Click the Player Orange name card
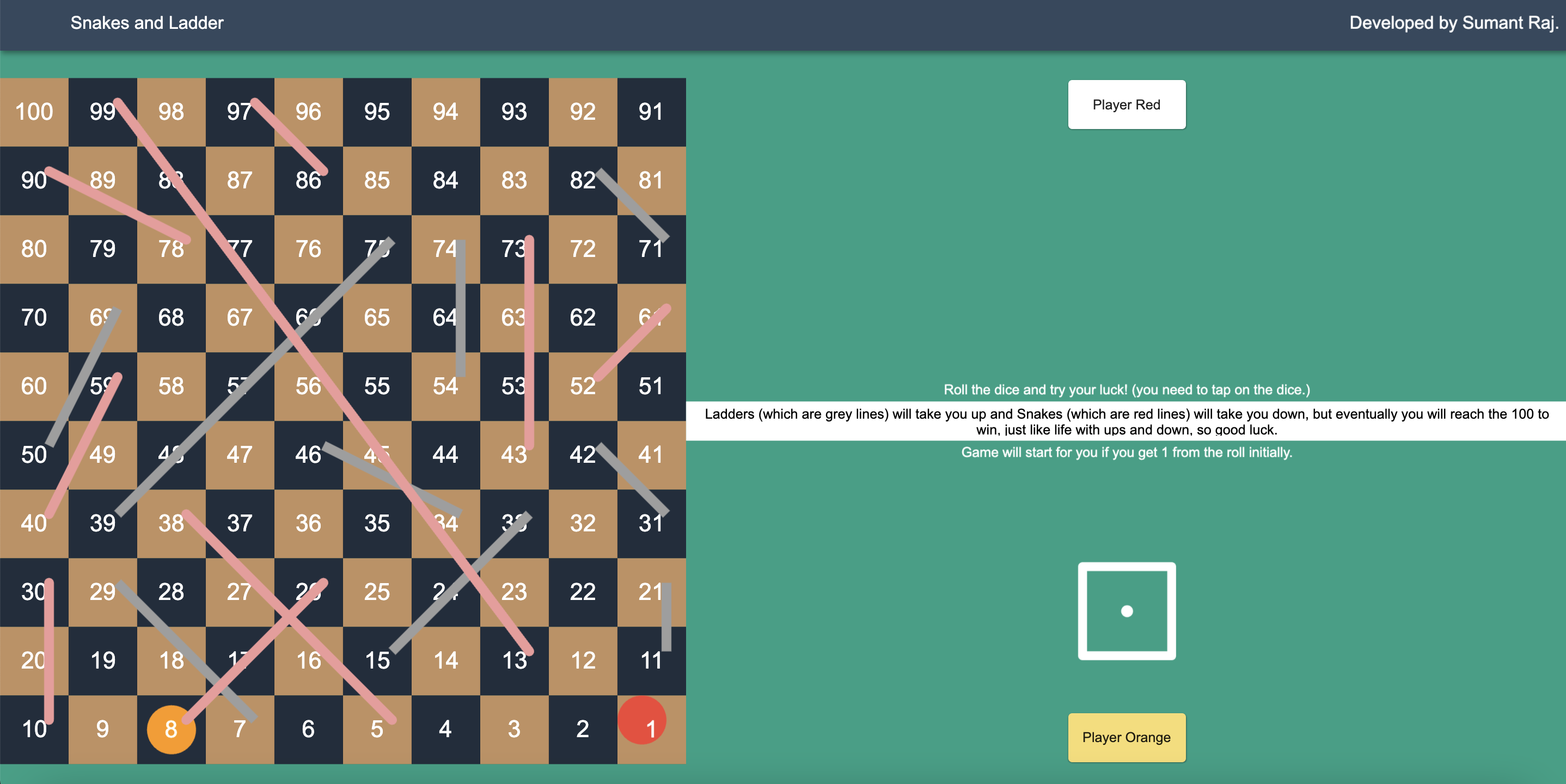This screenshot has width=1566, height=784. tap(1126, 737)
